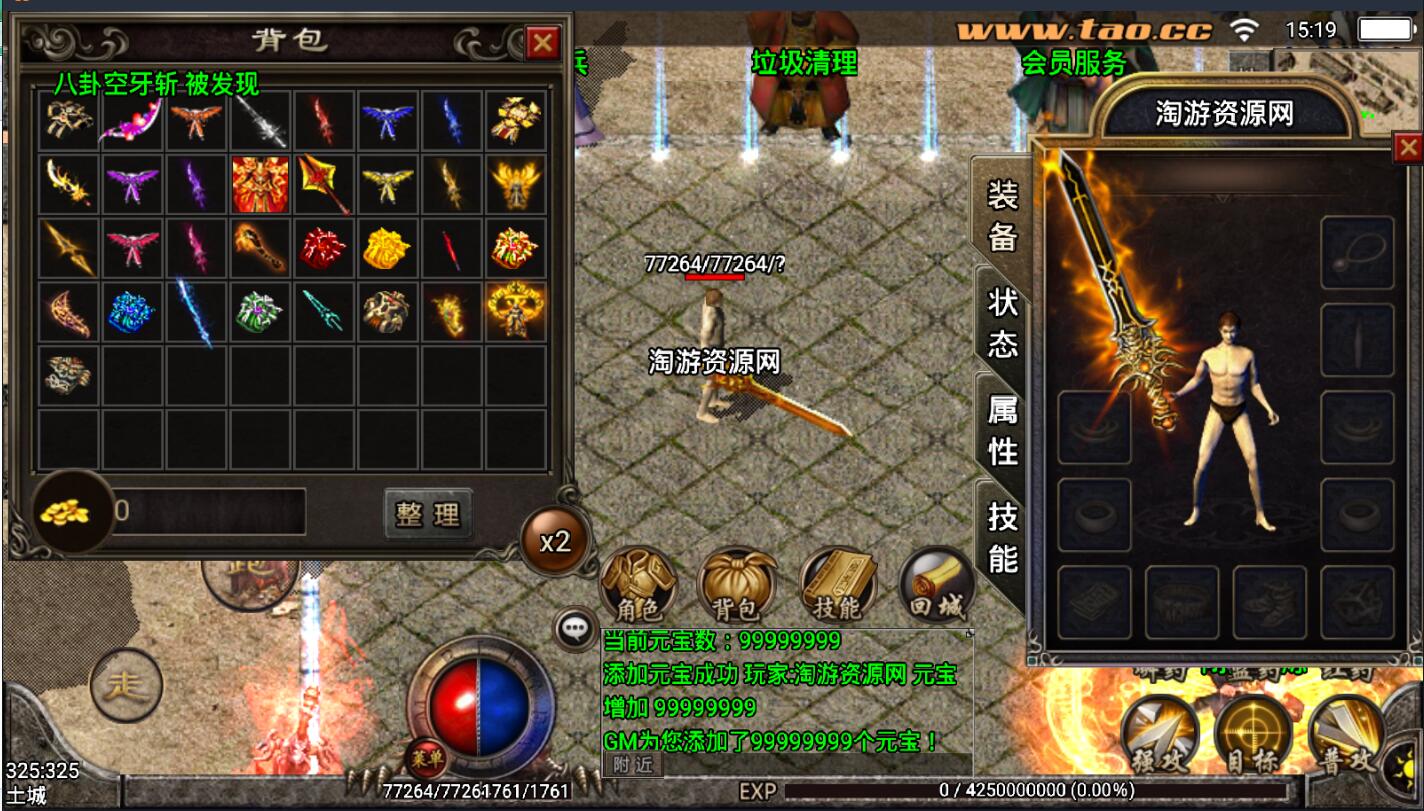Open the 角色 character menu icon

638,585
